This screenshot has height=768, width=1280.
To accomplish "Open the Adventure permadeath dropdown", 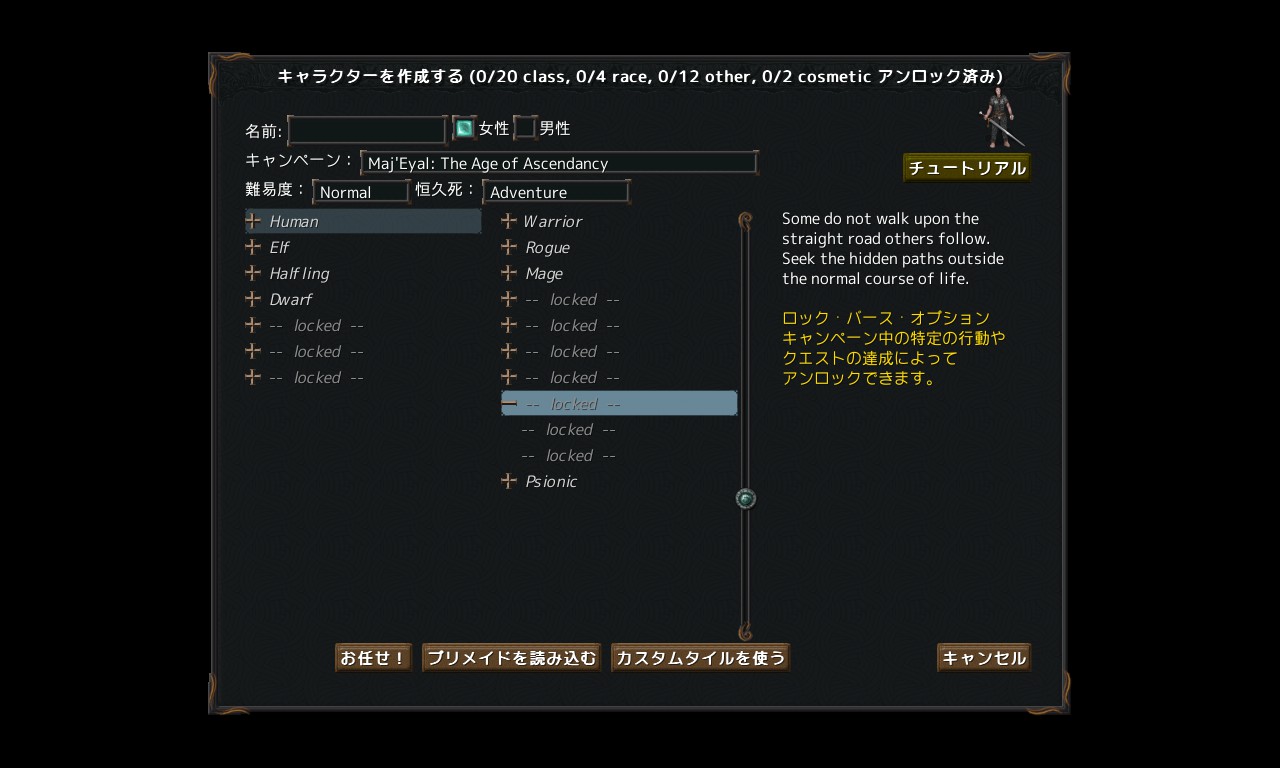I will pyautogui.click(x=555, y=191).
